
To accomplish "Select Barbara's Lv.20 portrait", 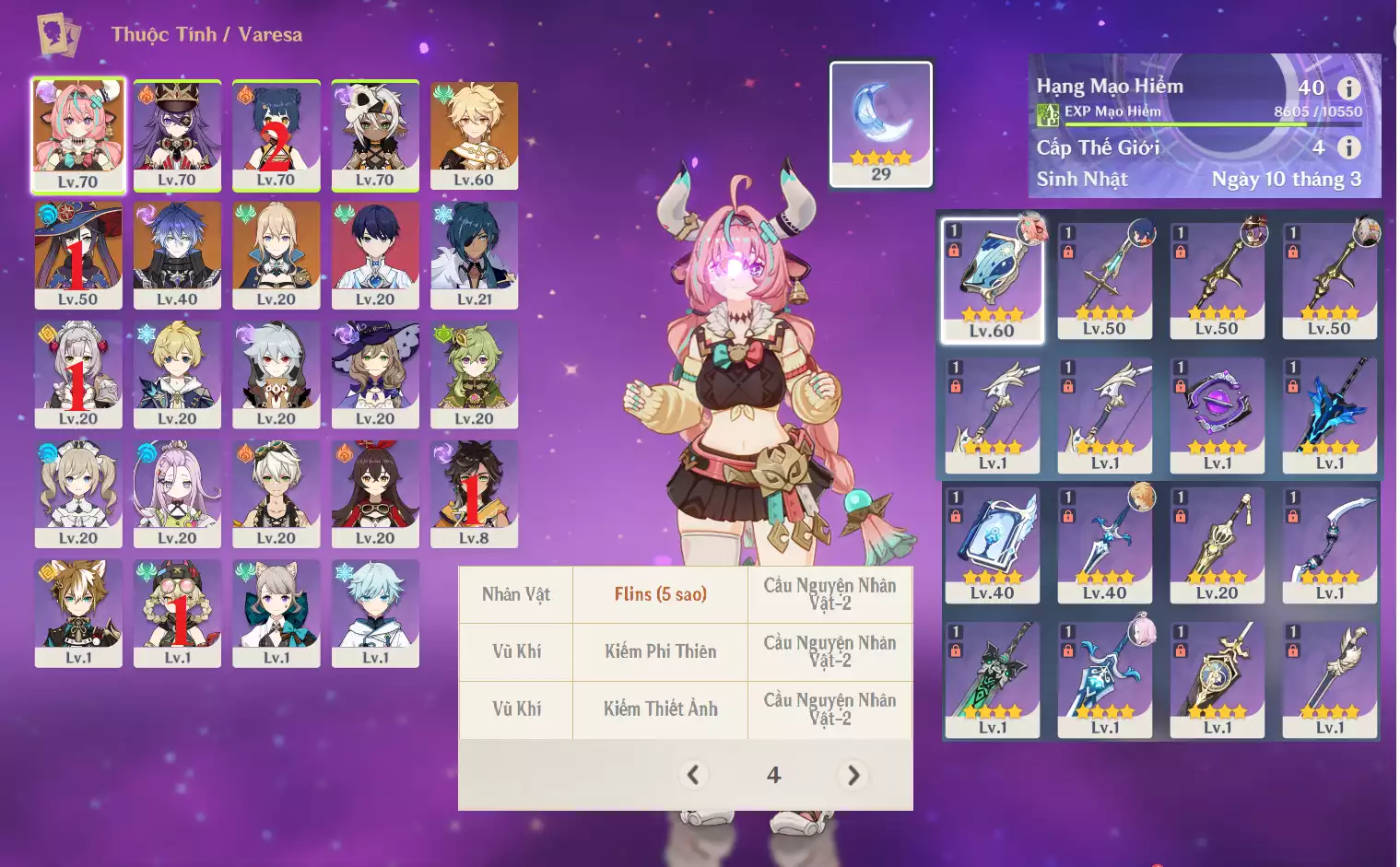I will 78,493.
